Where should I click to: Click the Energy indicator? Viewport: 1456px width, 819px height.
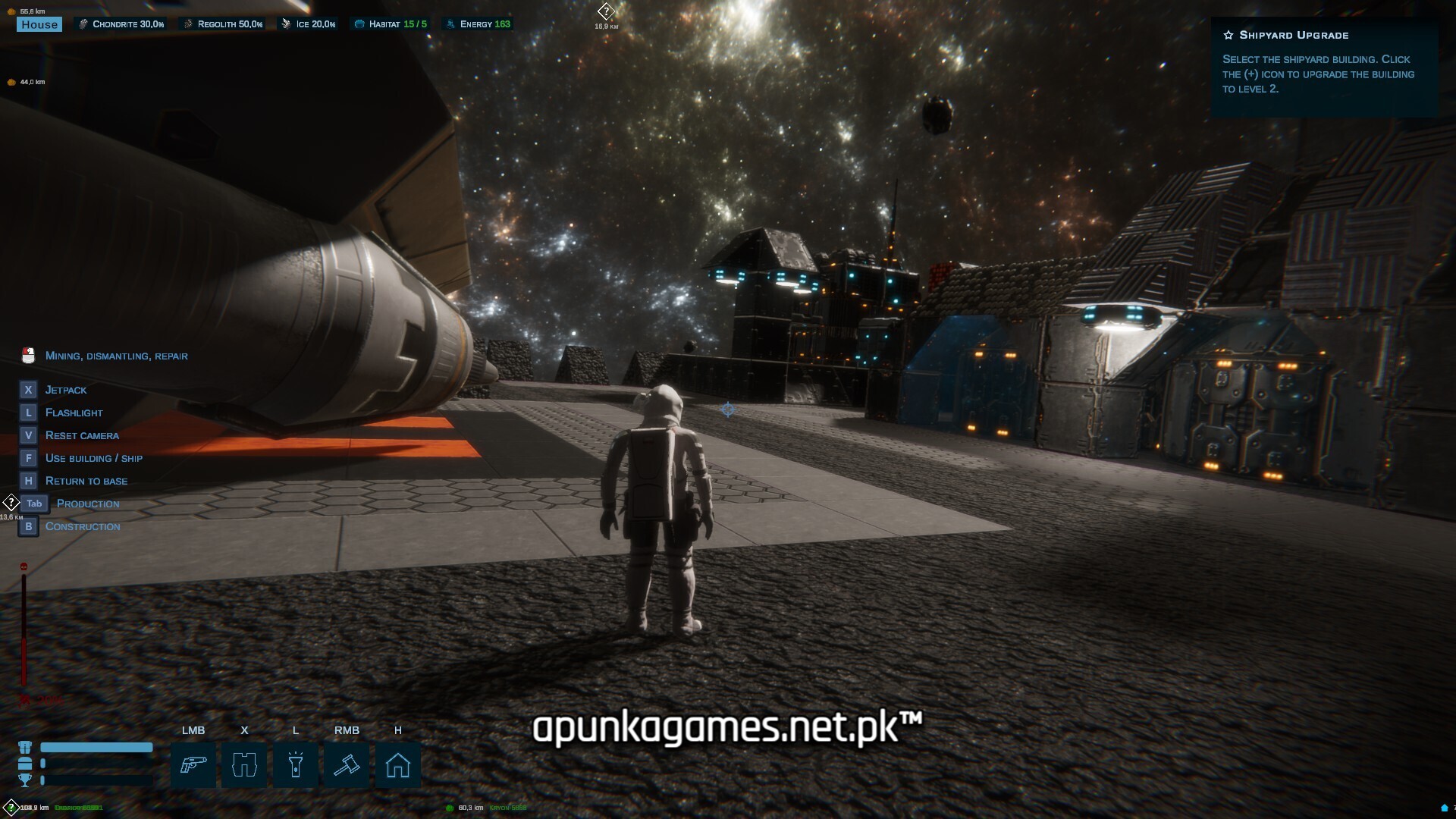(479, 24)
